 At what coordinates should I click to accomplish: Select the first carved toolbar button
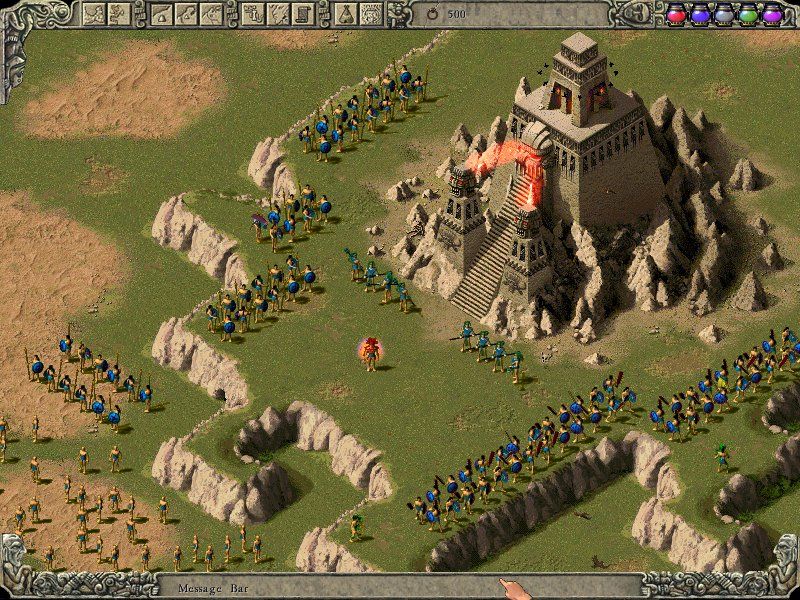pyautogui.click(x=95, y=13)
